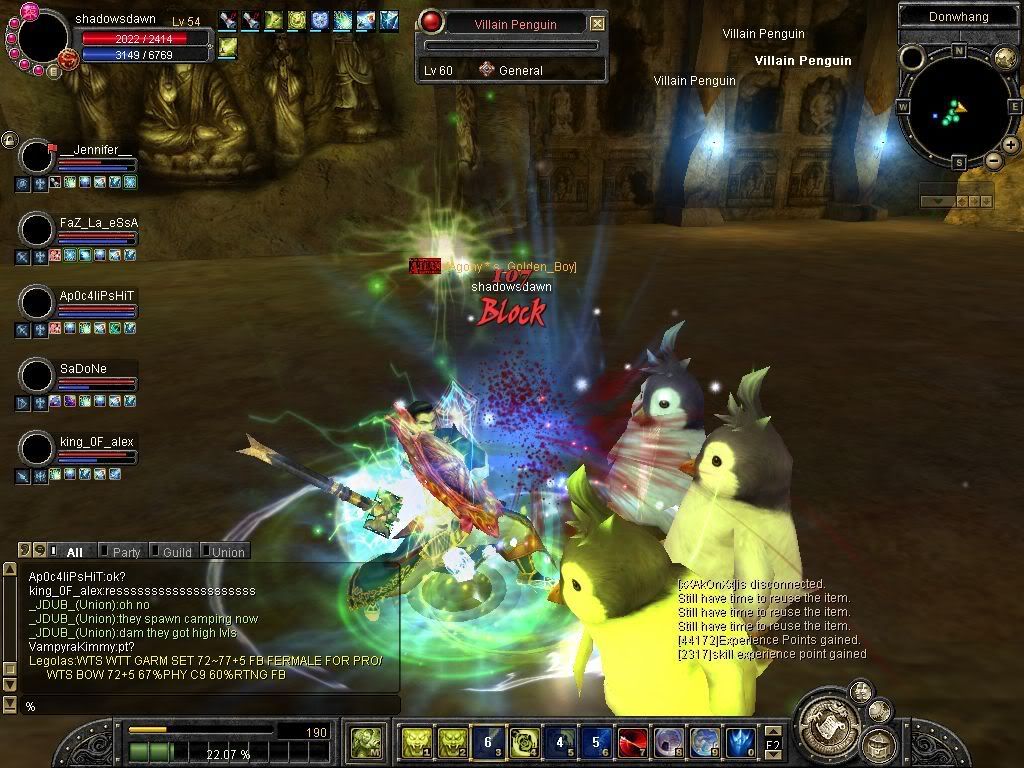Select party member FaZ_La_eSsA
This screenshot has height=768, width=1024.
[98, 223]
